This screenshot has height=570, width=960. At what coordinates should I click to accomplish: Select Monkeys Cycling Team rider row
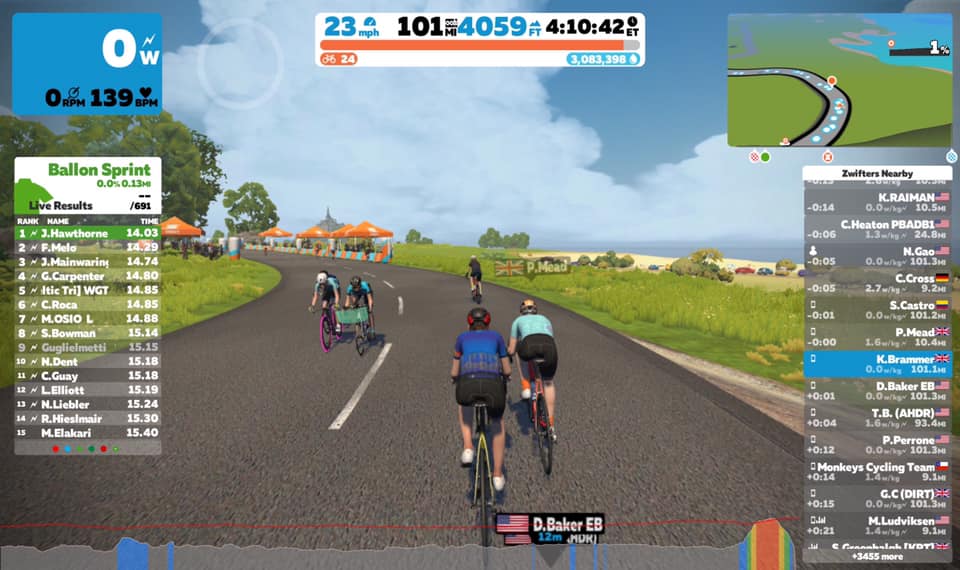(x=877, y=472)
